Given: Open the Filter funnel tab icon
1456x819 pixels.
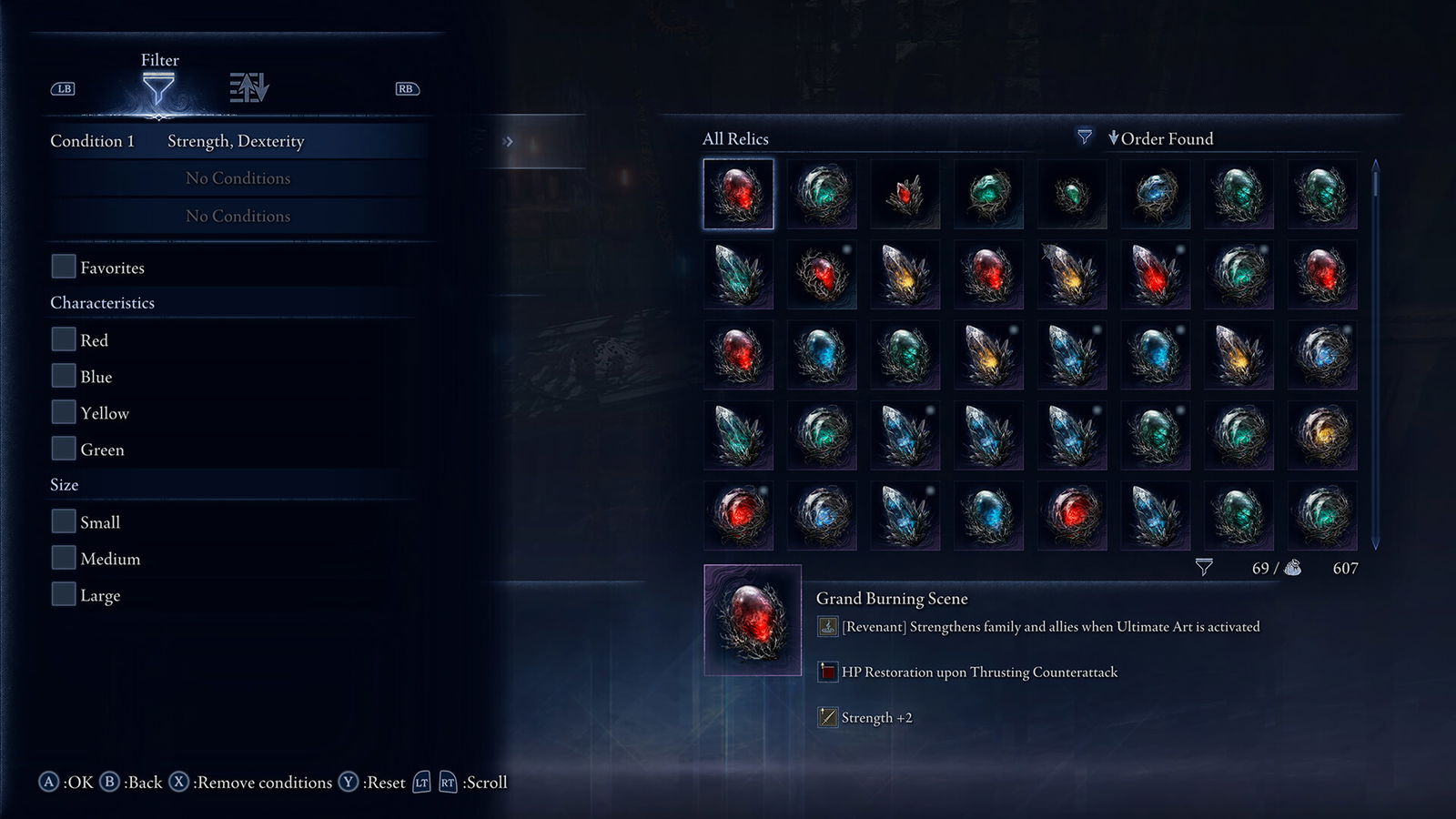Looking at the screenshot, I should point(161,88).
